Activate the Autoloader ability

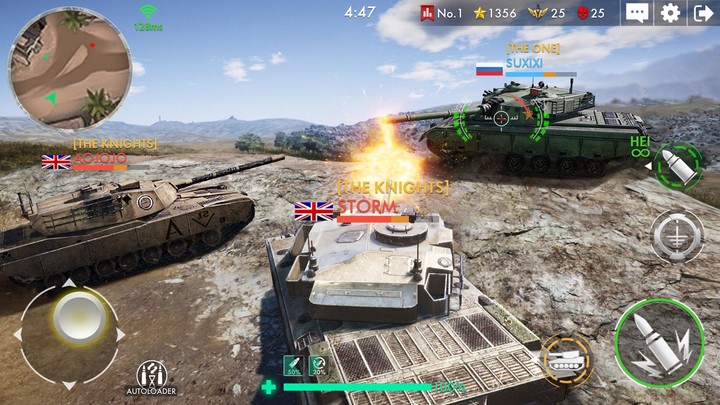pos(151,376)
